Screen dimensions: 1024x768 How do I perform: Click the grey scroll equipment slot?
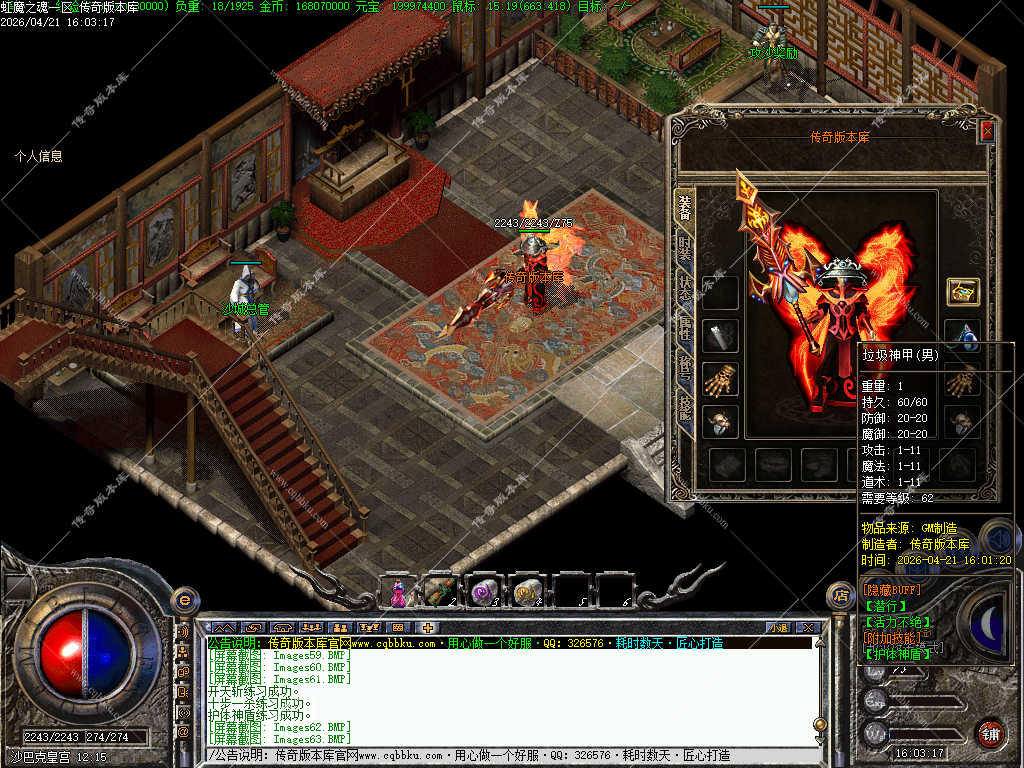pyautogui.click(x=720, y=336)
